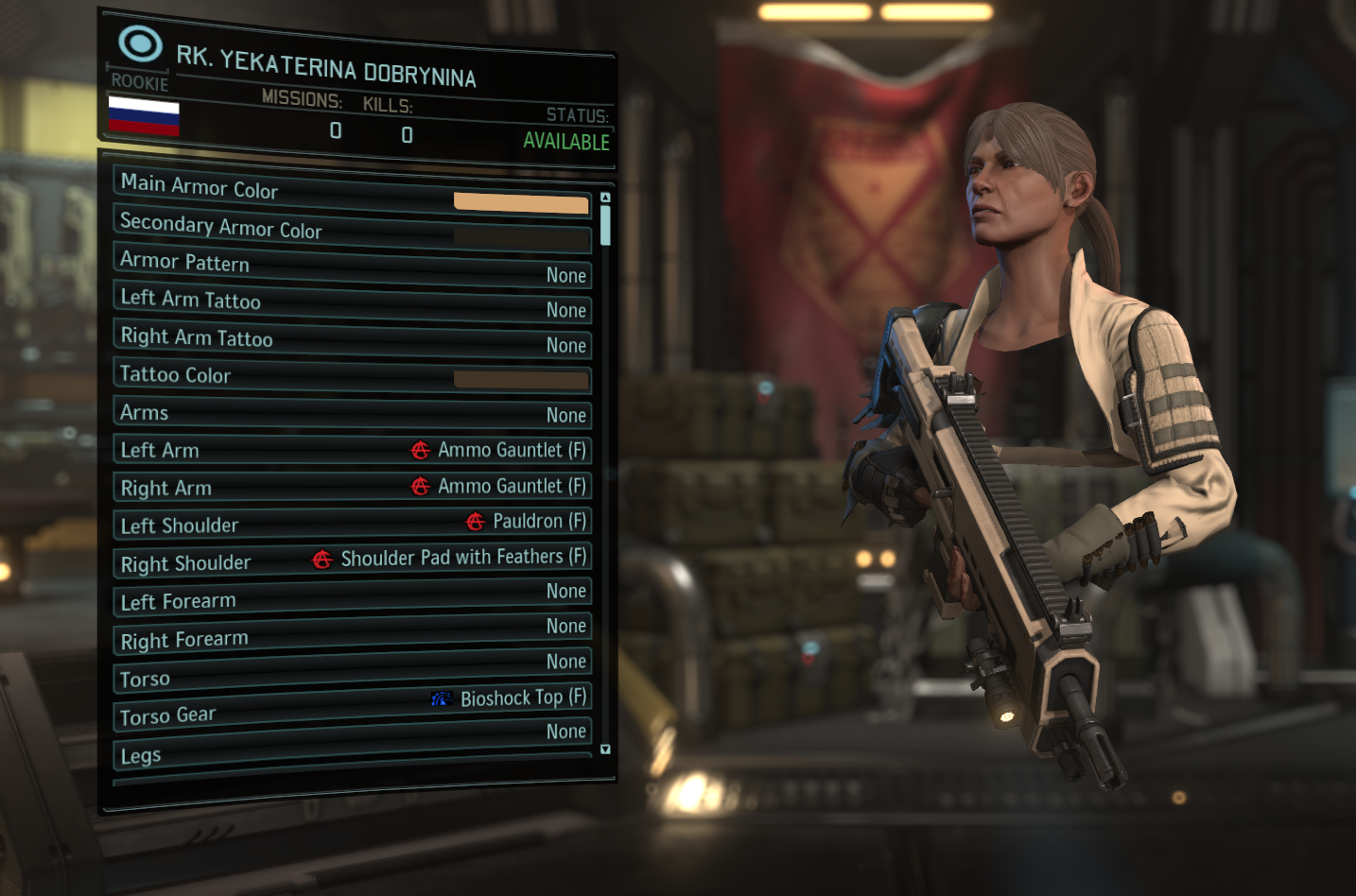Screen dimensions: 1356x896
Task: Click the Bioshock DLC icon on the Torso row
Action: coord(441,698)
